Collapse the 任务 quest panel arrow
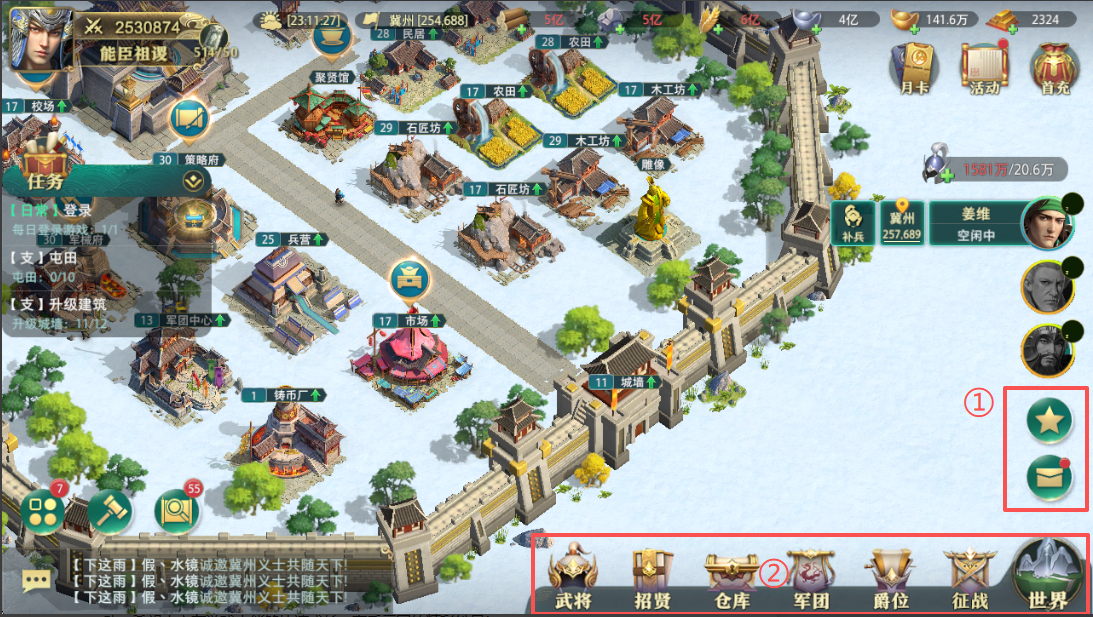Viewport: 1093px width, 617px height. pos(194,181)
